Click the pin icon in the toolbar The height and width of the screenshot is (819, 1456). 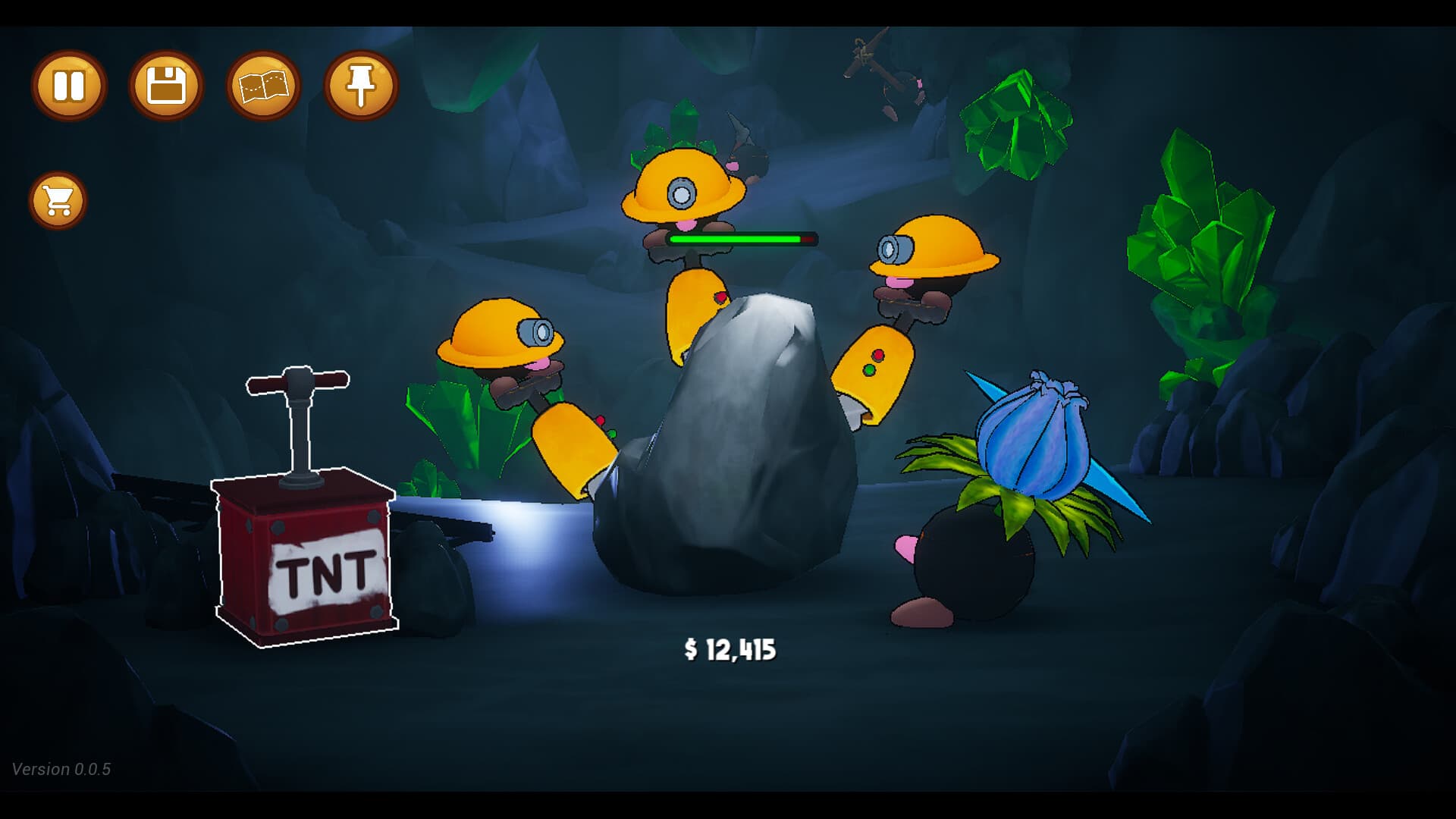pyautogui.click(x=360, y=86)
